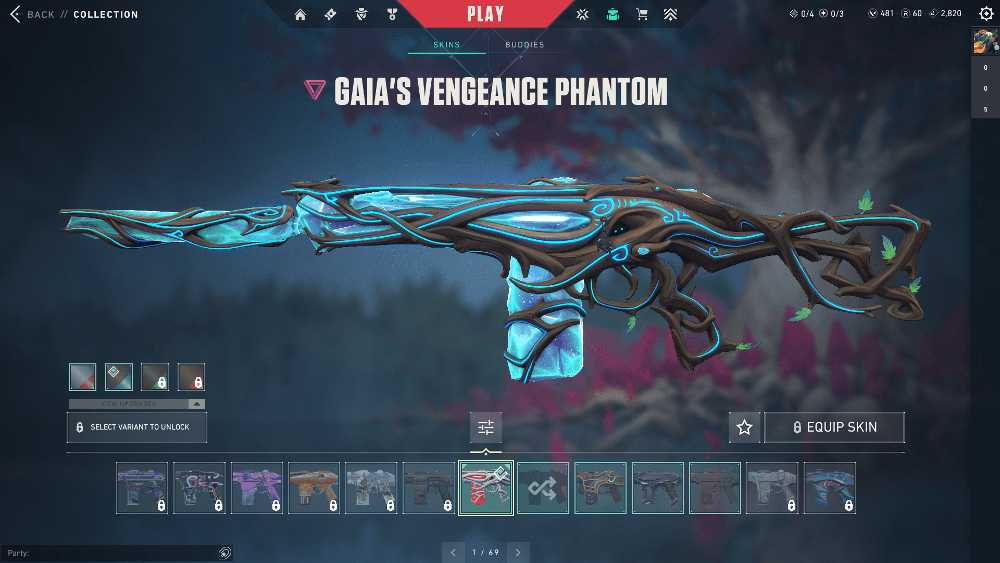Choose the blue variant swatch
This screenshot has height=563, width=1000.
coord(119,377)
